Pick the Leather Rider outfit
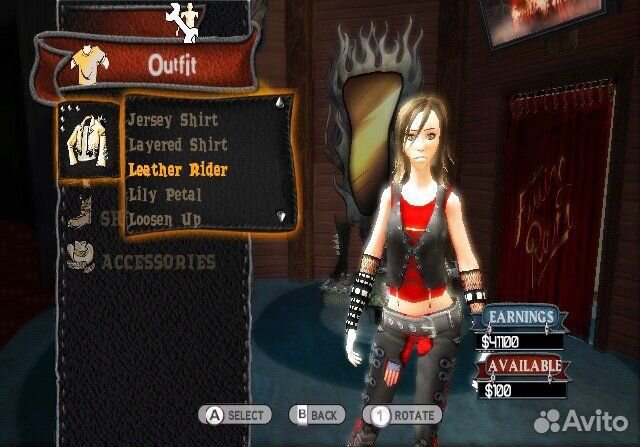This screenshot has height=447, width=640. (x=178, y=170)
